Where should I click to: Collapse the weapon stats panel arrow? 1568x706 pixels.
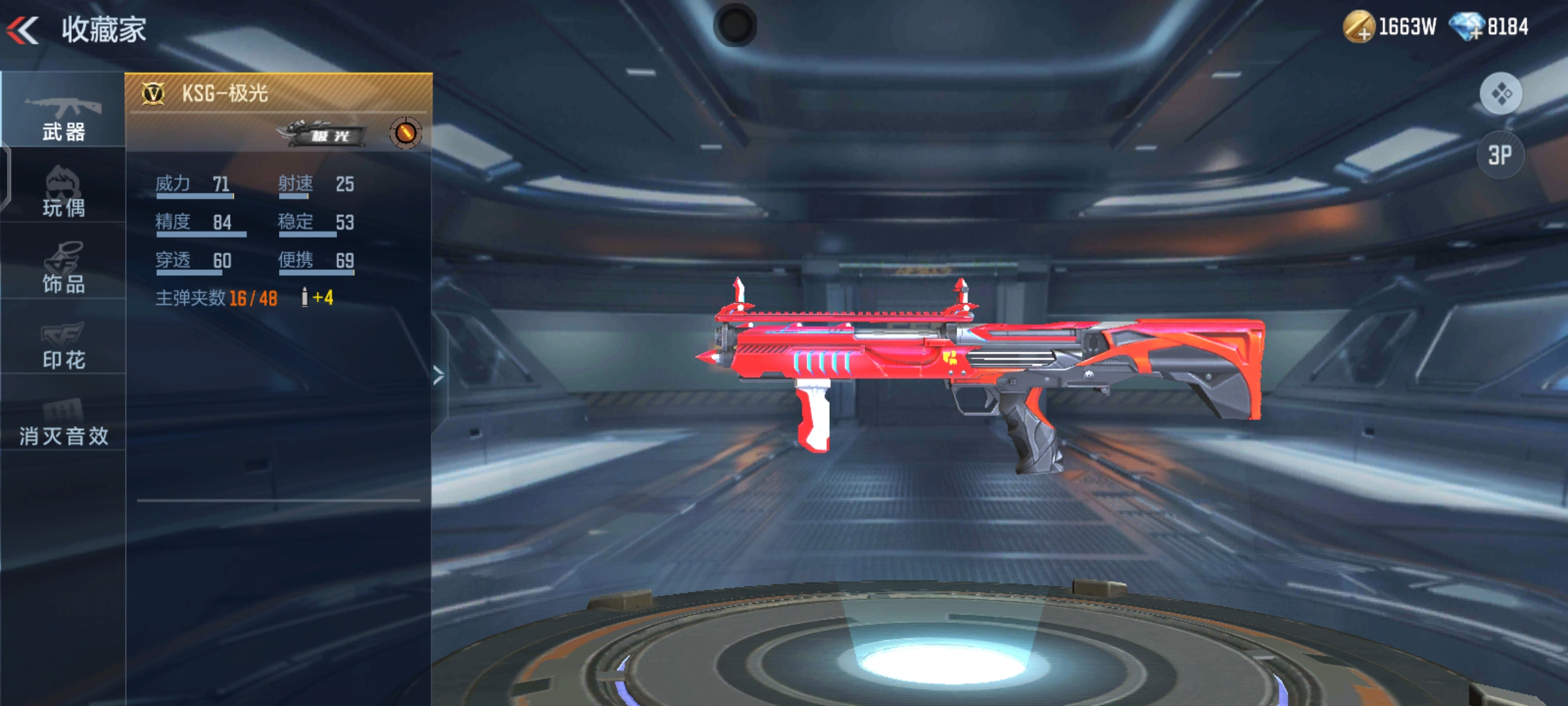click(x=439, y=375)
